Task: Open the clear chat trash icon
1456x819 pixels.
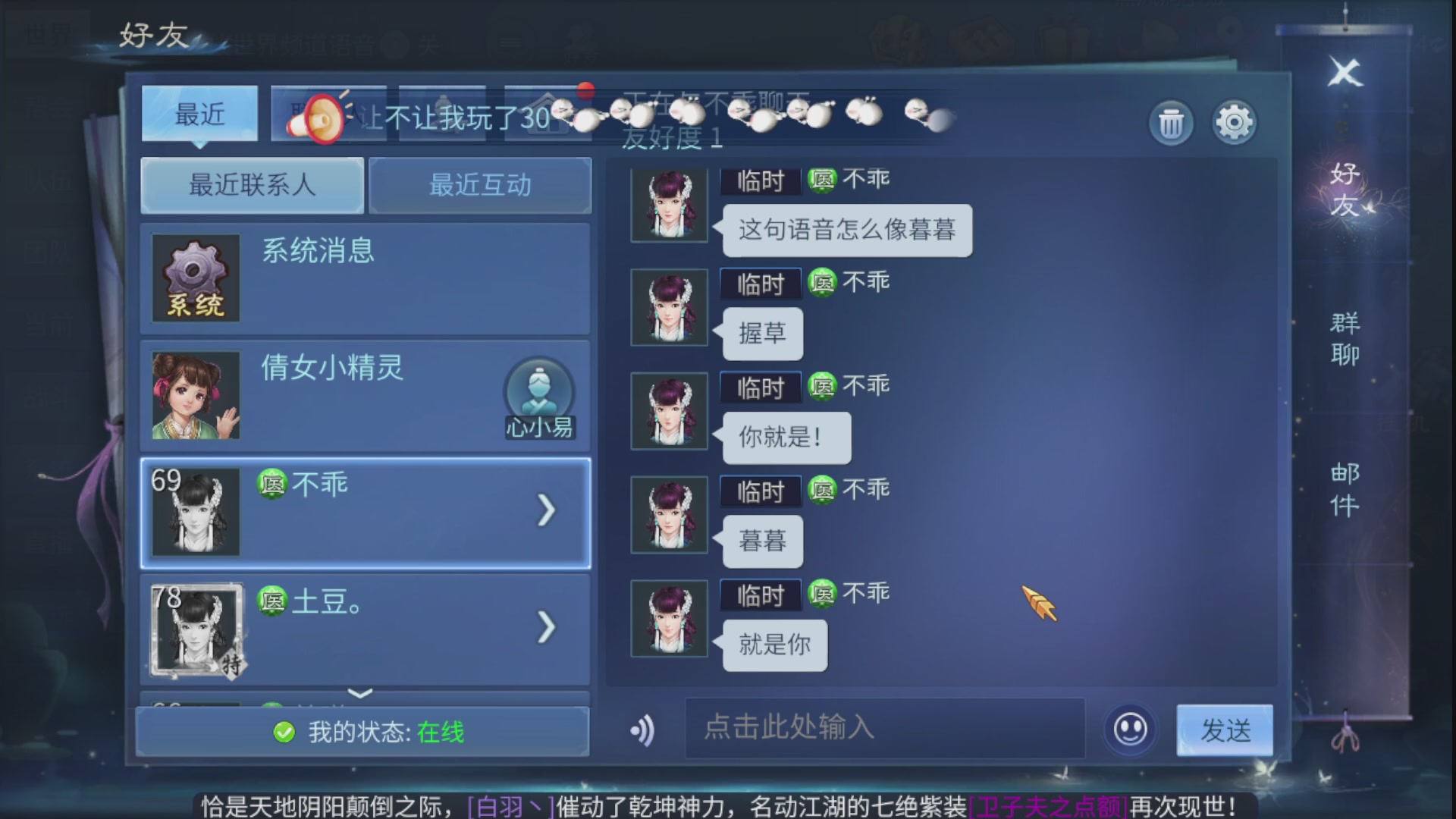Action: (1170, 122)
